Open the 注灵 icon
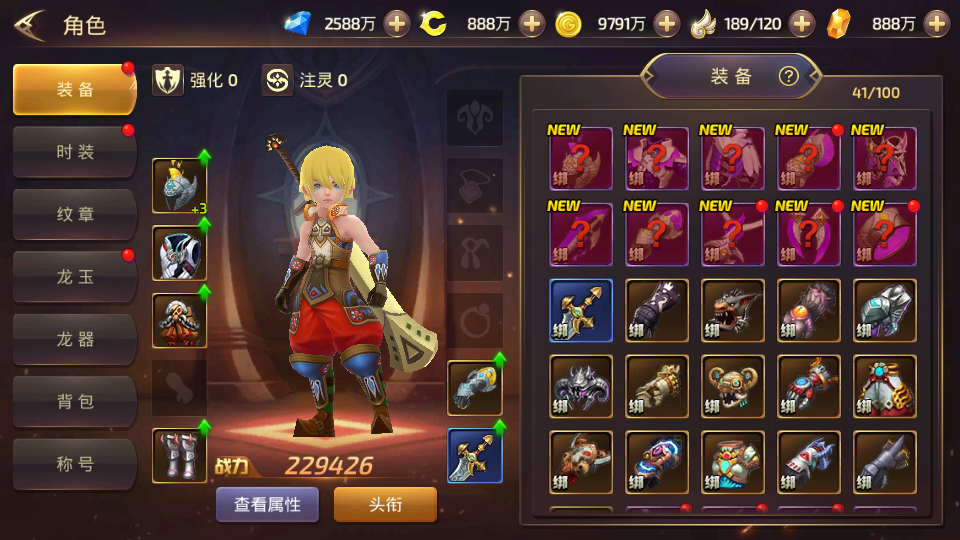Image resolution: width=960 pixels, height=540 pixels. click(277, 80)
